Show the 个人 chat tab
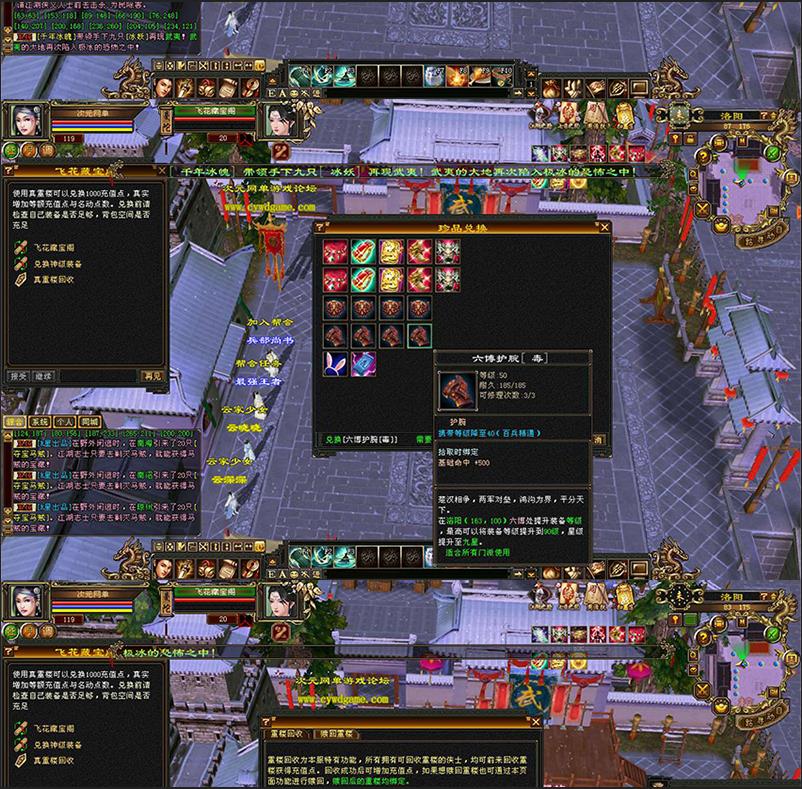Image resolution: width=802 pixels, height=789 pixels. click(65, 423)
